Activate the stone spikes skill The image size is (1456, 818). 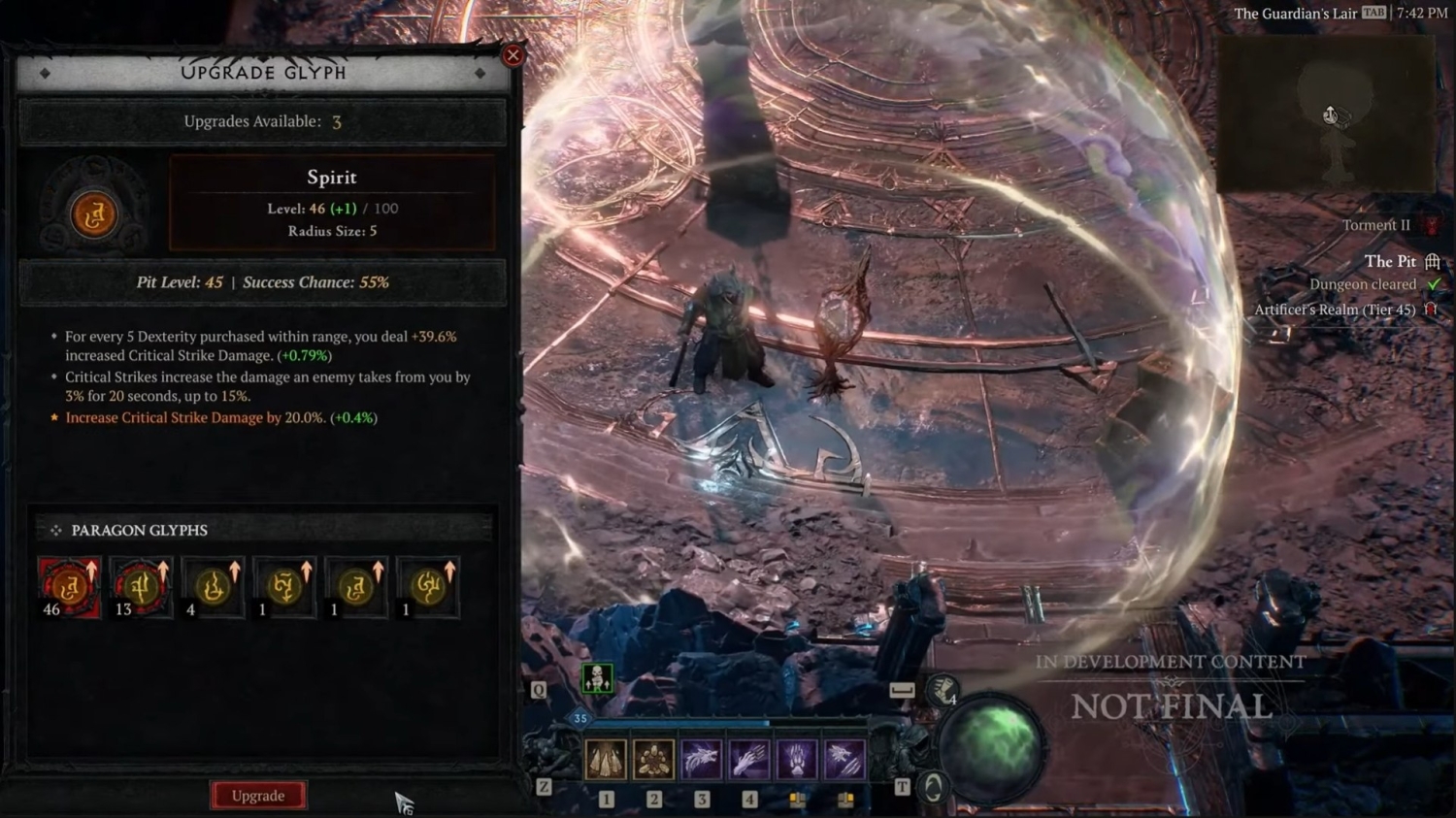coord(606,759)
